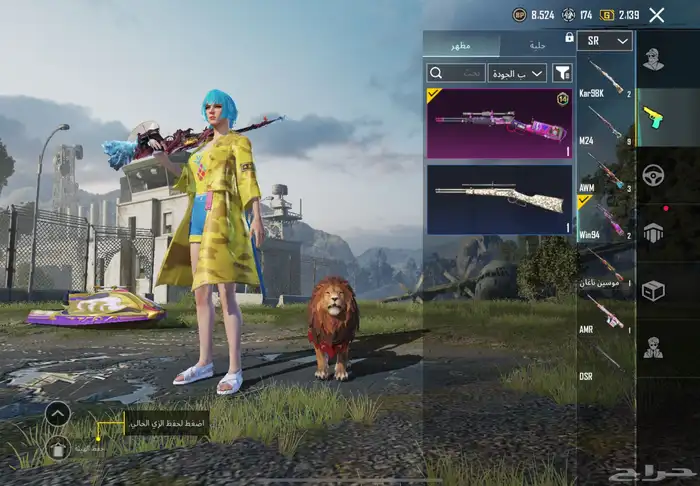Open the SR weapon type dropdown
700x486 pixels.
[606, 41]
